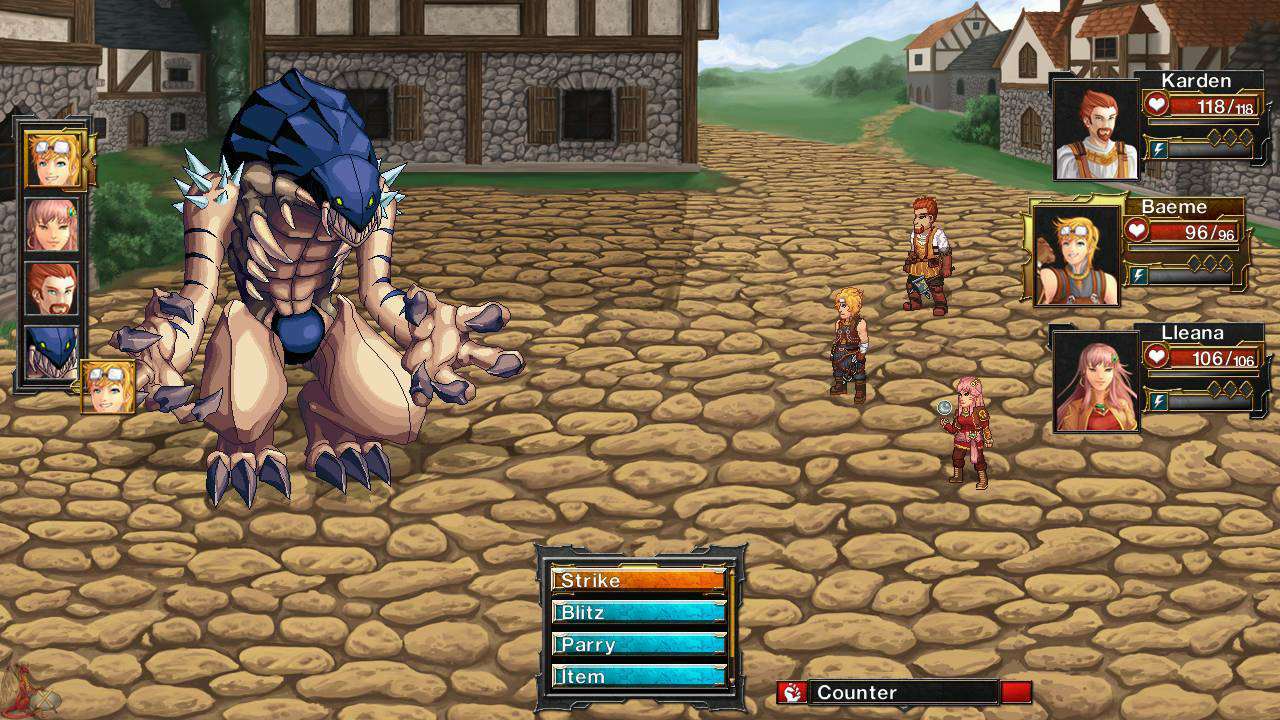Screen dimensions: 1280x720
Task: Click the Counter skill bar
Action: [903, 692]
